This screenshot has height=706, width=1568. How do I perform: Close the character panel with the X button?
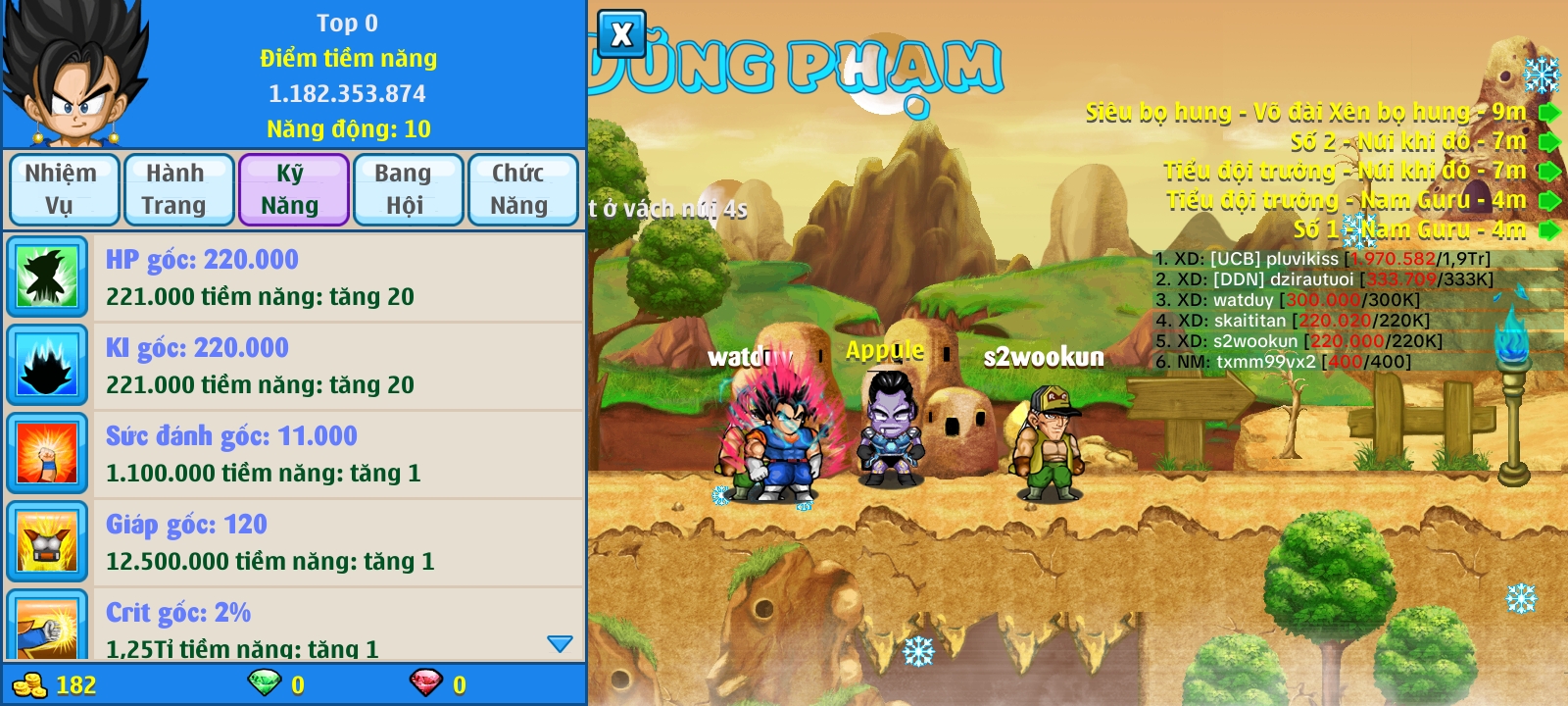pos(621,35)
